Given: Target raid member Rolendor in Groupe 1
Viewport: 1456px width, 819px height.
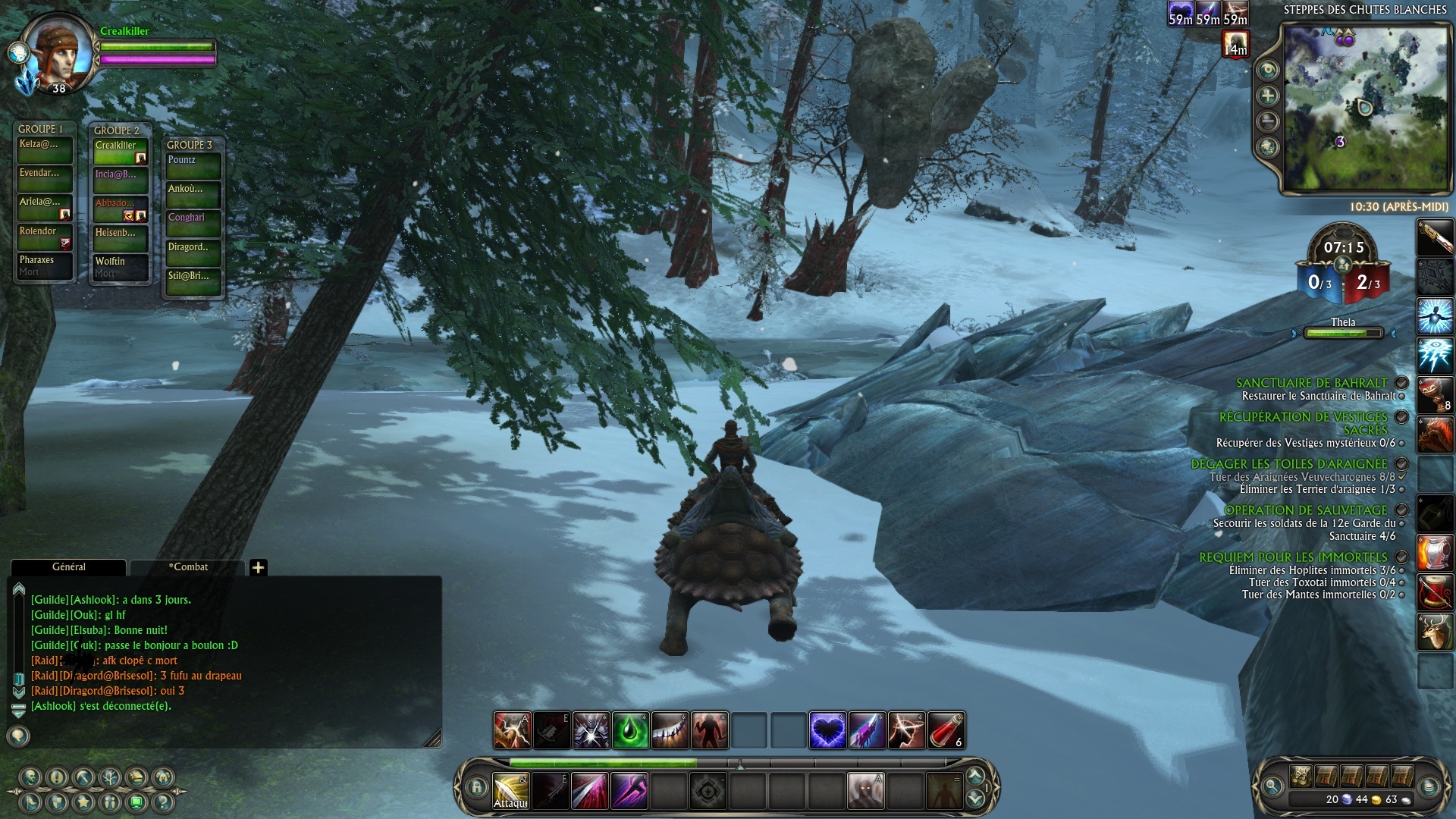Looking at the screenshot, I should tap(45, 237).
